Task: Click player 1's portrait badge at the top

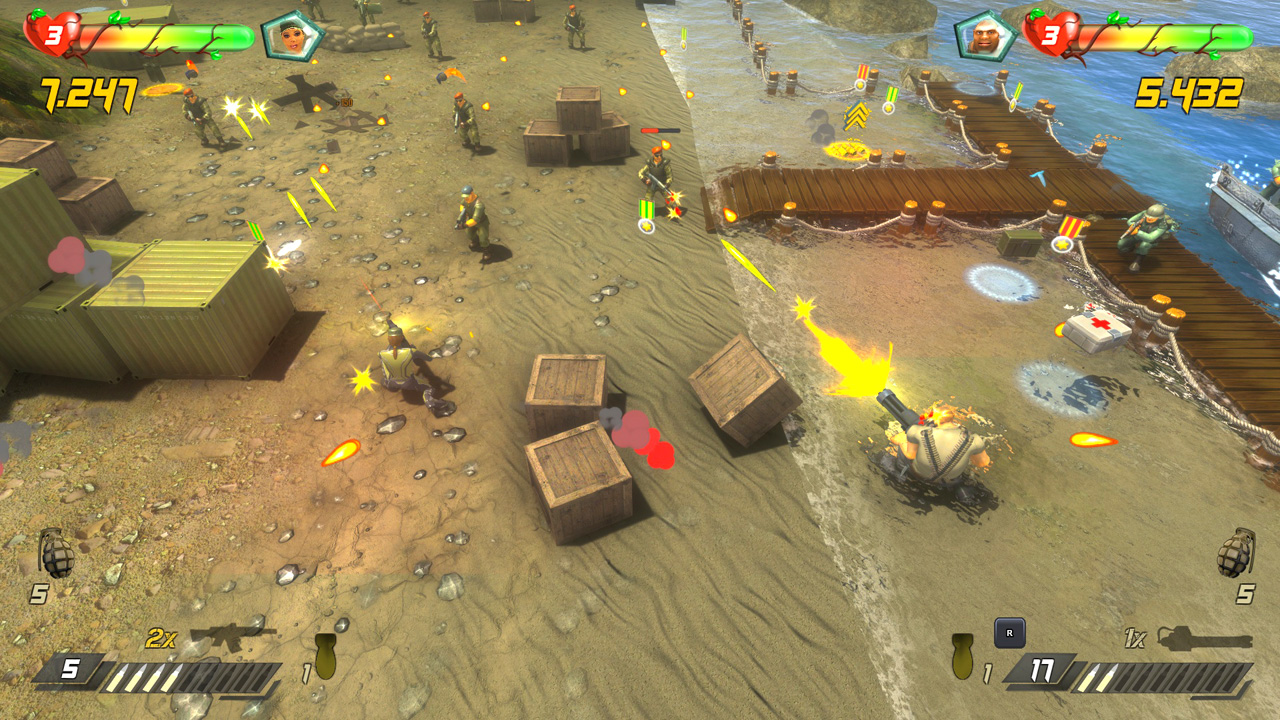Action: point(293,33)
